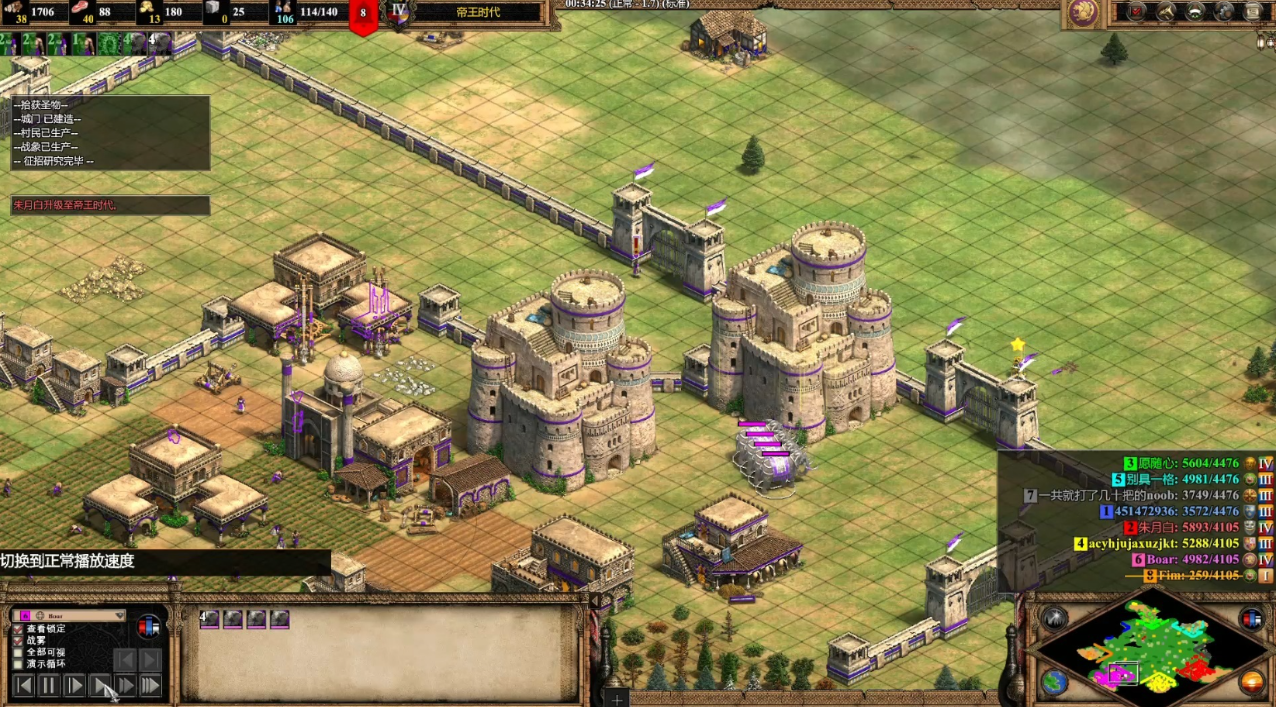Rewind replay to the beginning
The height and width of the screenshot is (707, 1276).
coord(22,685)
